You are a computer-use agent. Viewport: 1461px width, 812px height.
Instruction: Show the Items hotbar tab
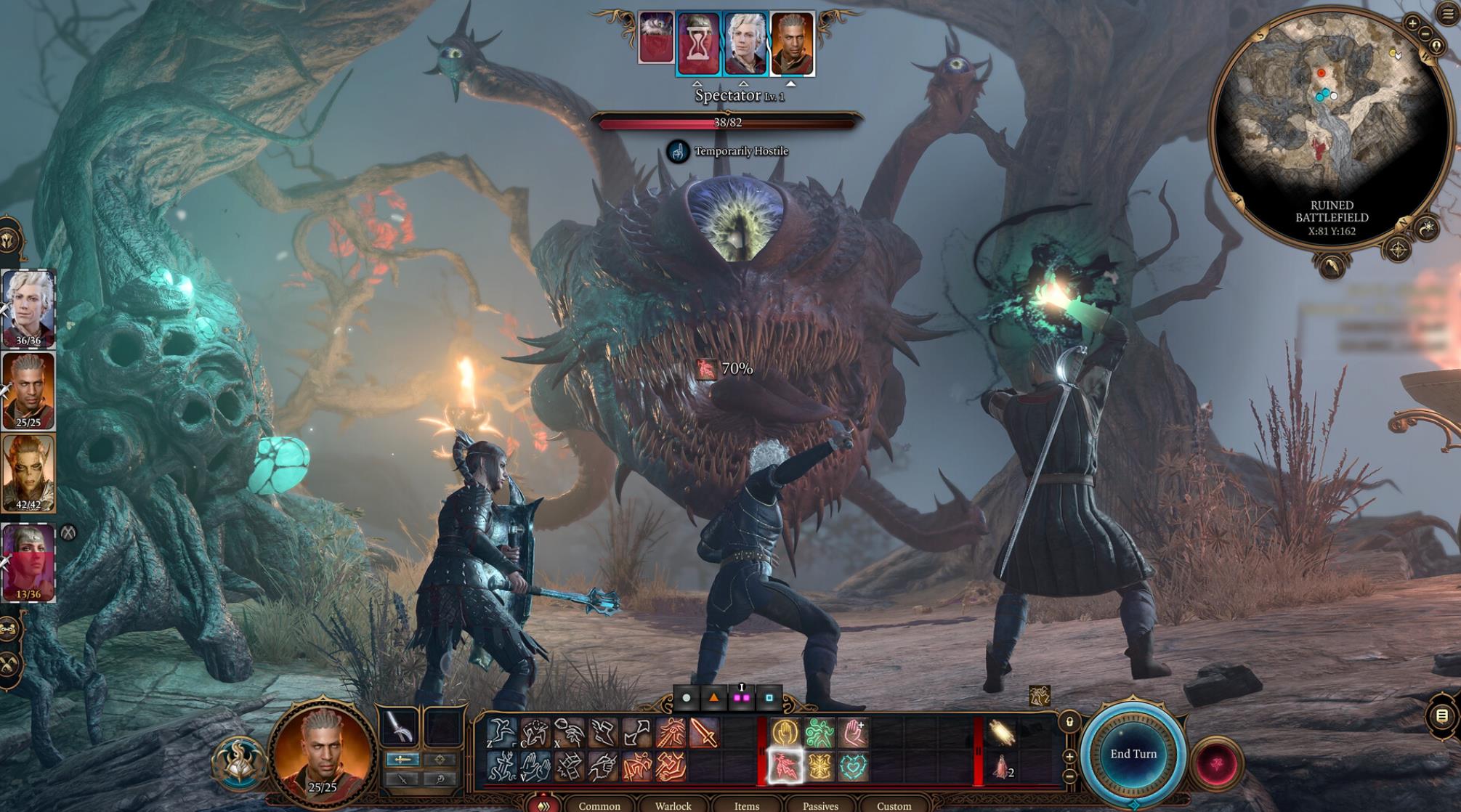tap(746, 805)
